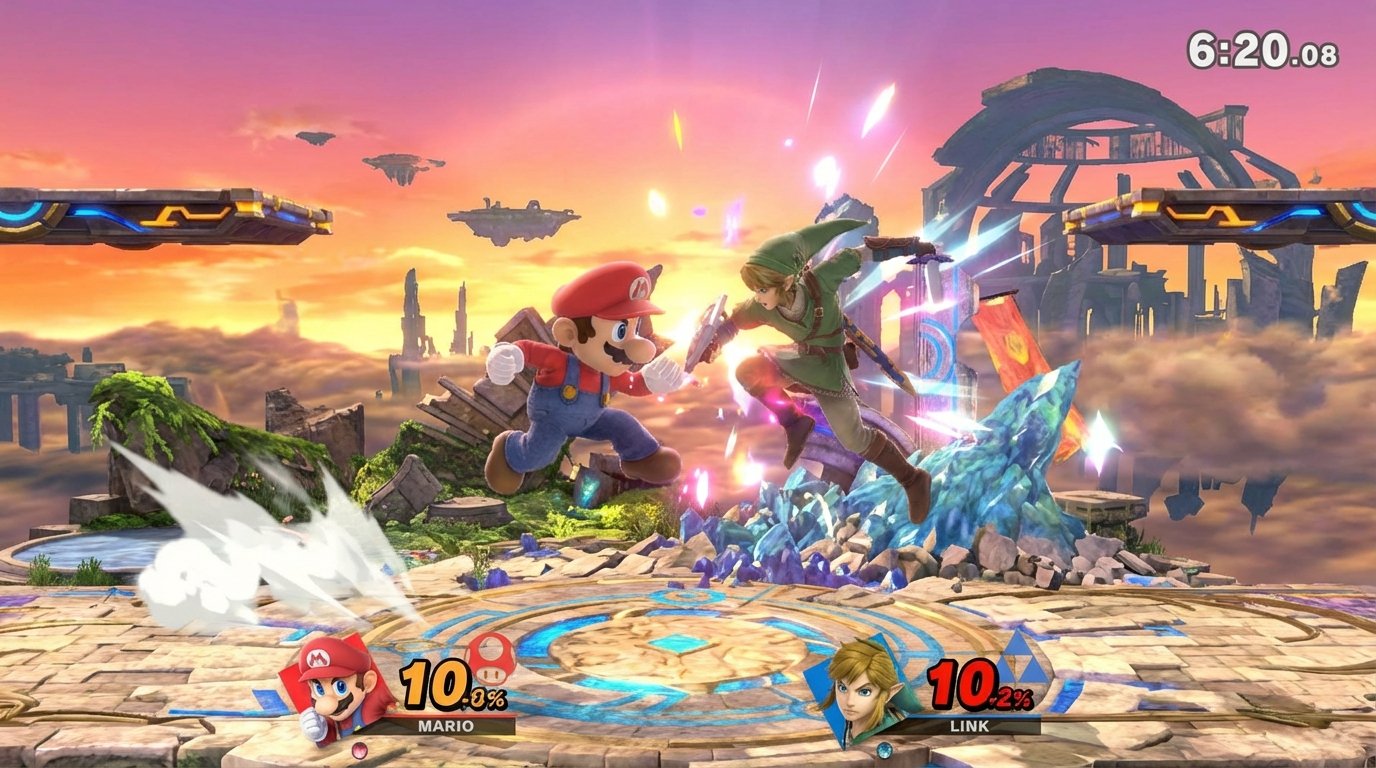Select the MARIO name label

[445, 725]
